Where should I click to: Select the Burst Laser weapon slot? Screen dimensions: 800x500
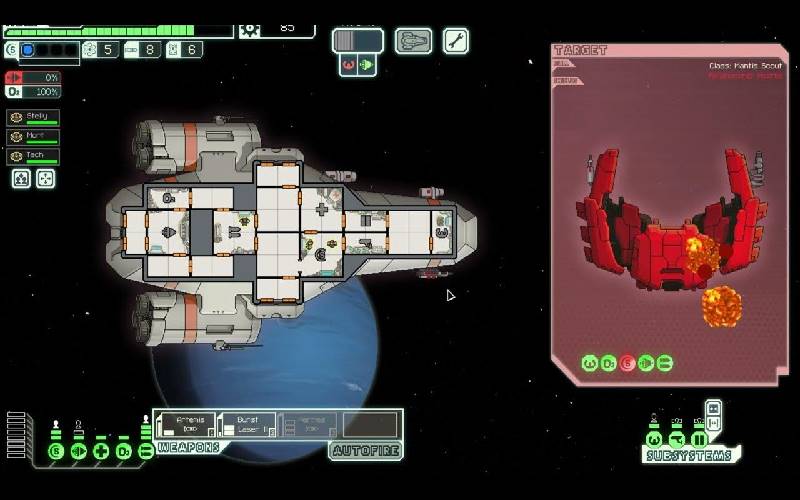pyautogui.click(x=245, y=425)
